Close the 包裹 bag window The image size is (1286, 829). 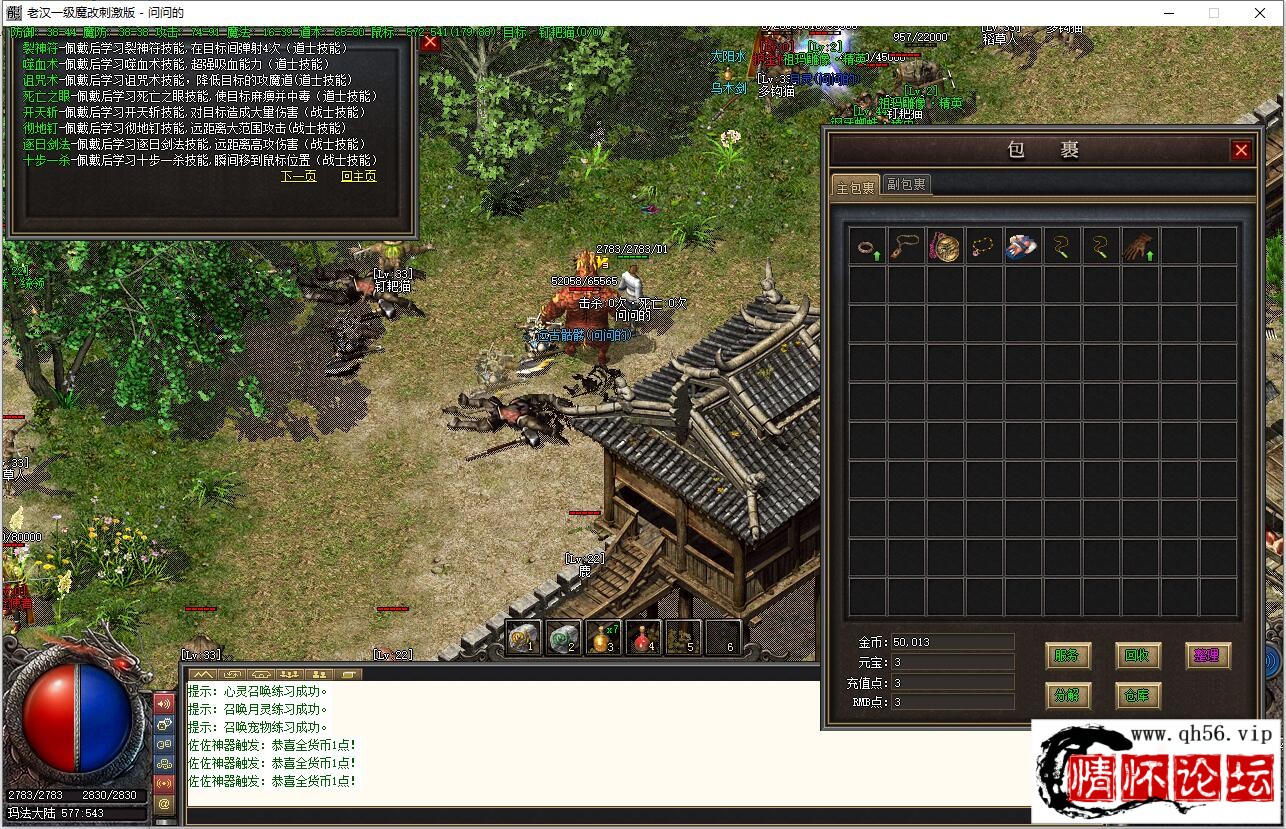(x=1241, y=151)
